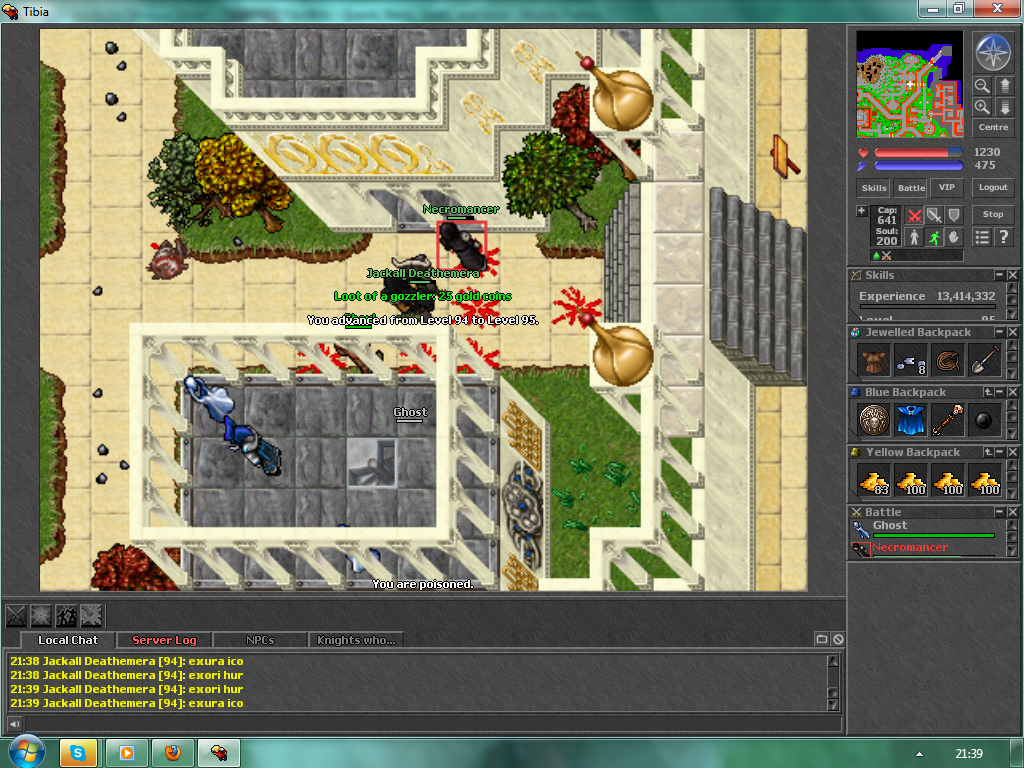Close the Yellow Backpack window
This screenshot has width=1024, height=768.
point(1013,453)
